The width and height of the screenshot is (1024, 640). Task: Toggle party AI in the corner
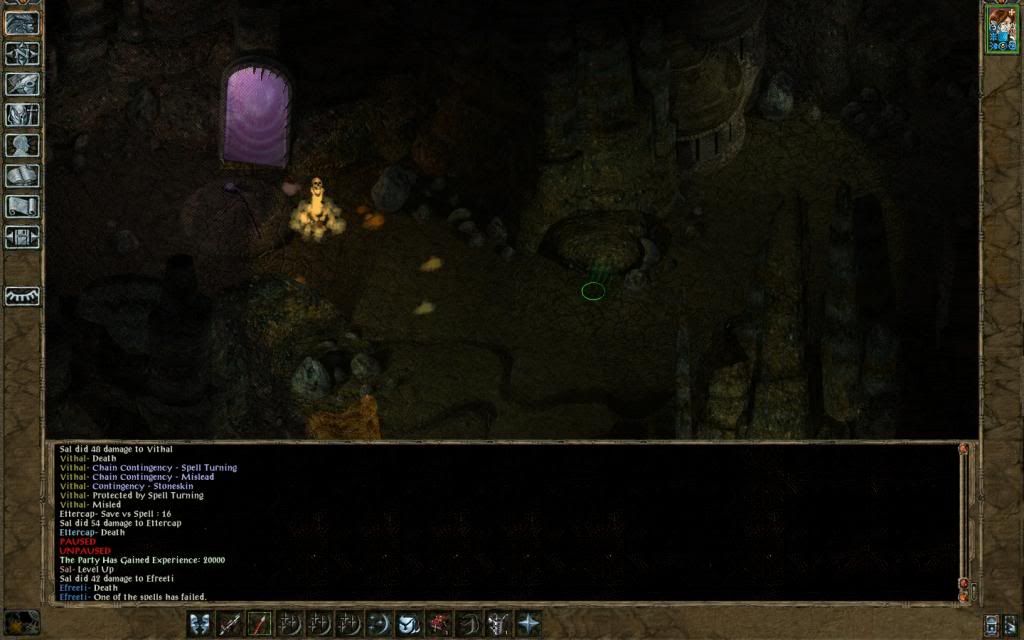coord(1010,624)
